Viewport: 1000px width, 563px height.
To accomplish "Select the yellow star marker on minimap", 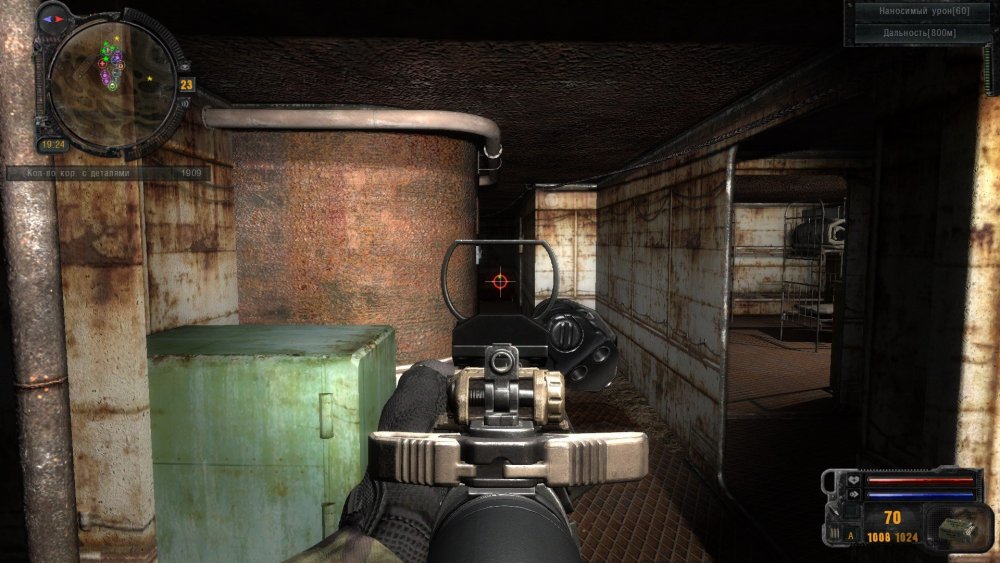I will click(150, 77).
